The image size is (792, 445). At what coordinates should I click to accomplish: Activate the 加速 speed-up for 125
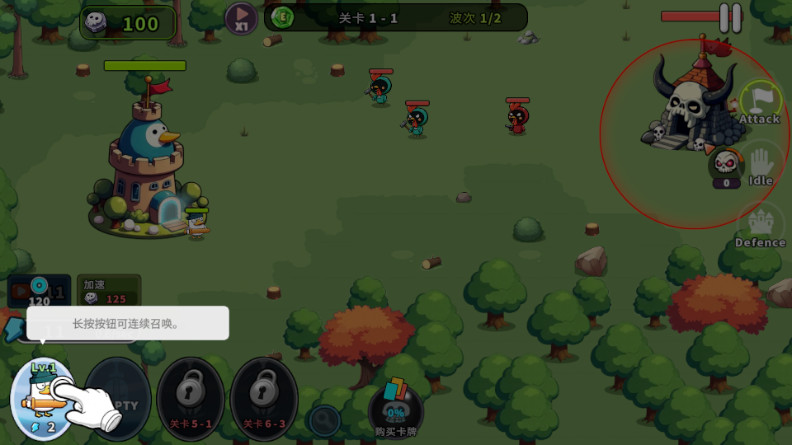109,290
